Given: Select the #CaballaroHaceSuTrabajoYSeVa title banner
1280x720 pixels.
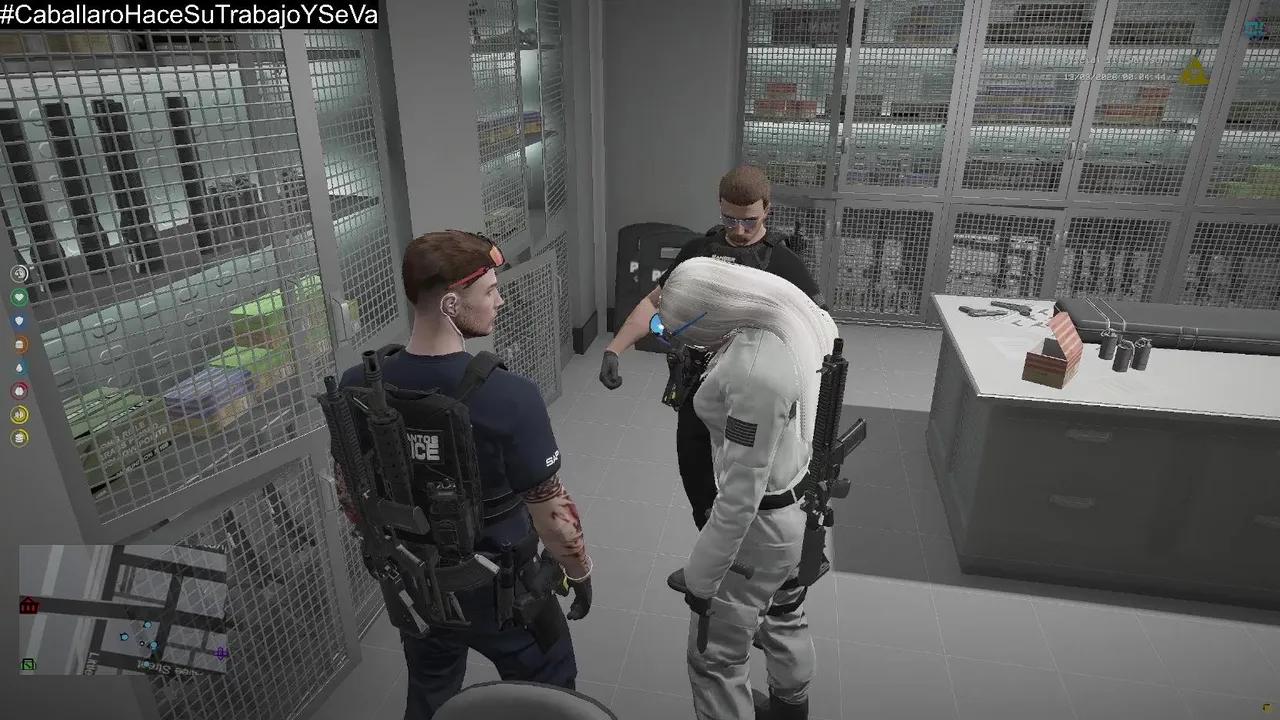Looking at the screenshot, I should pos(190,16).
